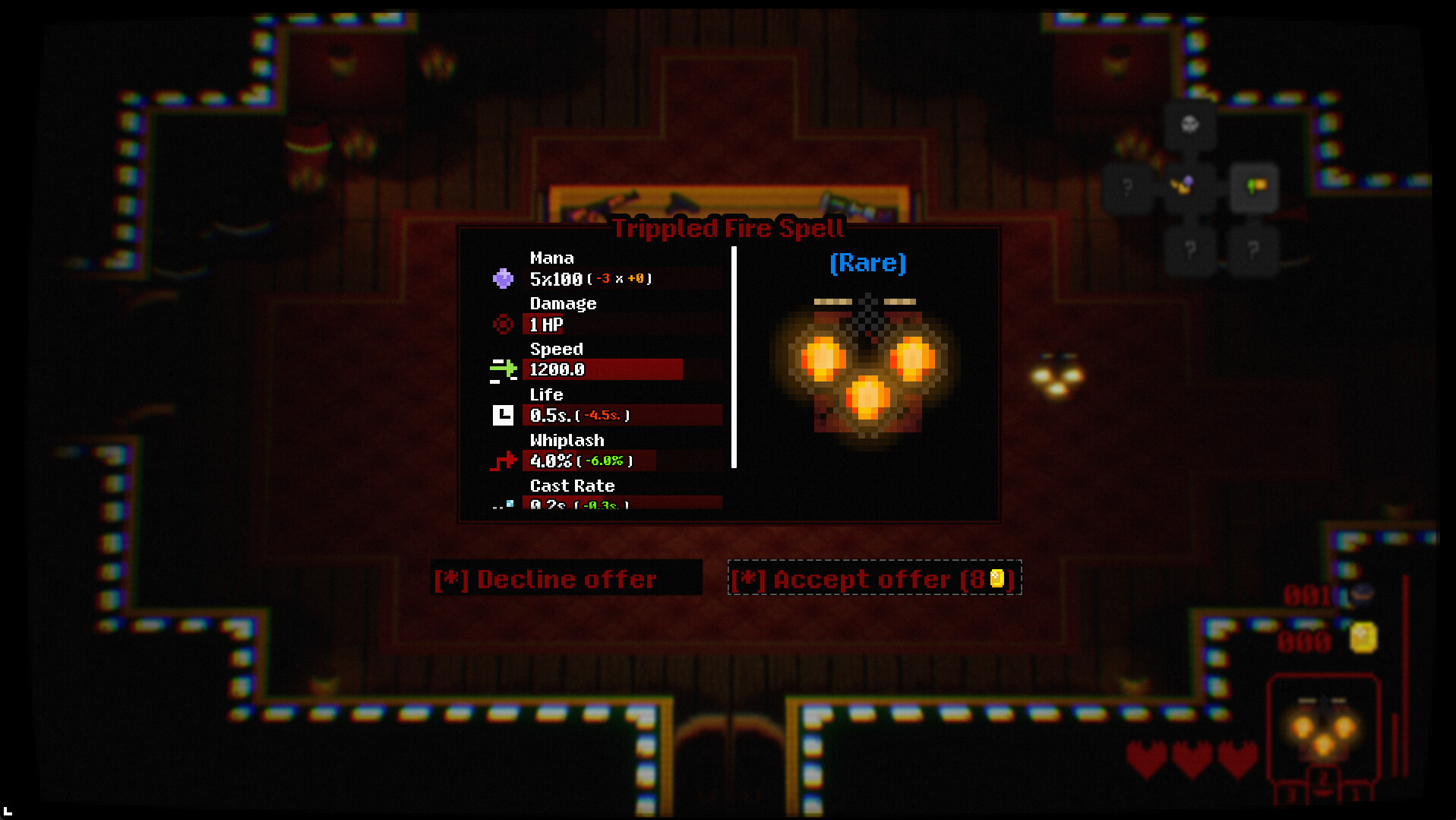The width and height of the screenshot is (1456, 820).
Task: Select spell slot 3 in the HUD
Action: pyautogui.click(x=1291, y=793)
